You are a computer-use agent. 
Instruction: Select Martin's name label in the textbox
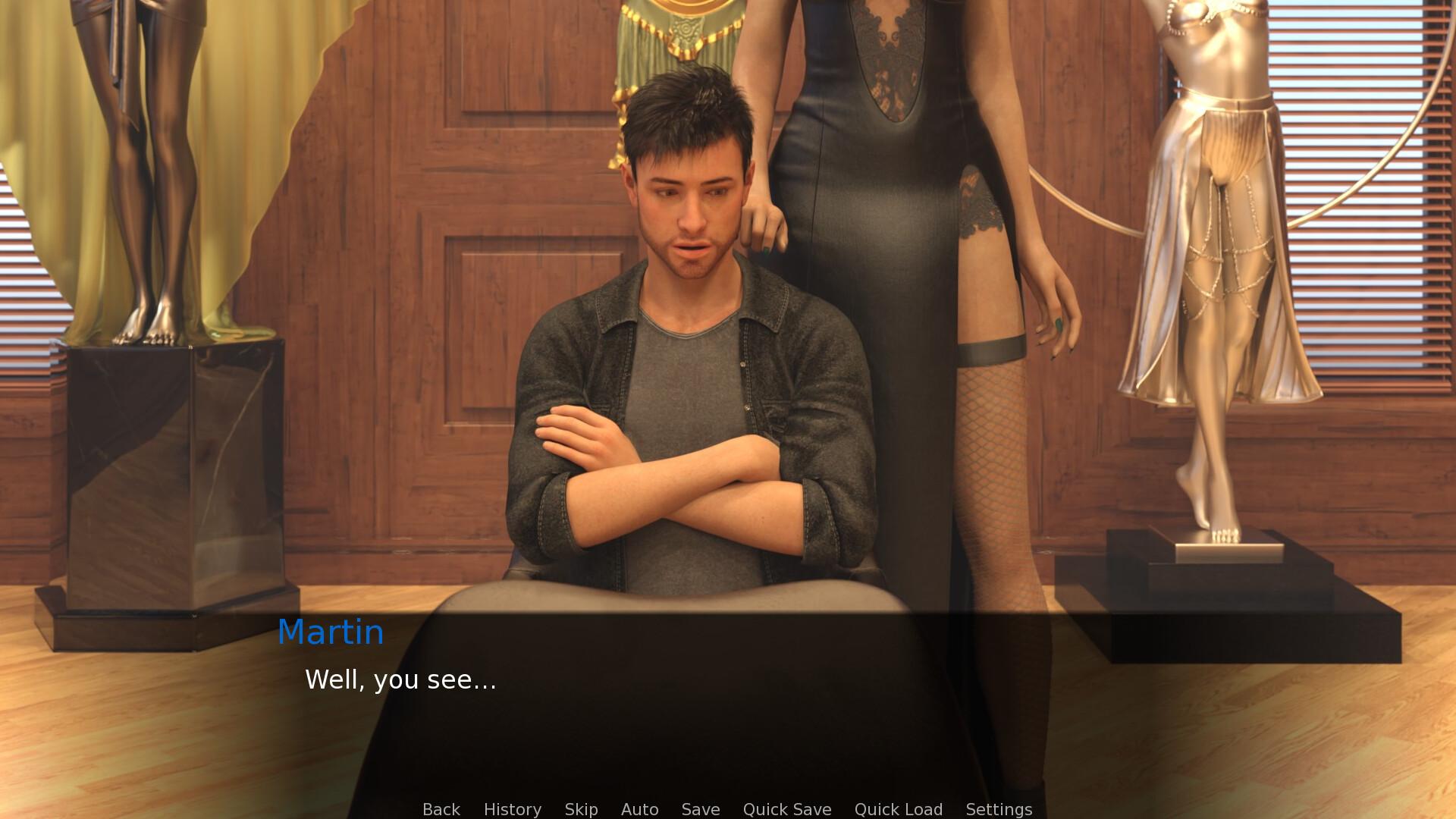[331, 632]
